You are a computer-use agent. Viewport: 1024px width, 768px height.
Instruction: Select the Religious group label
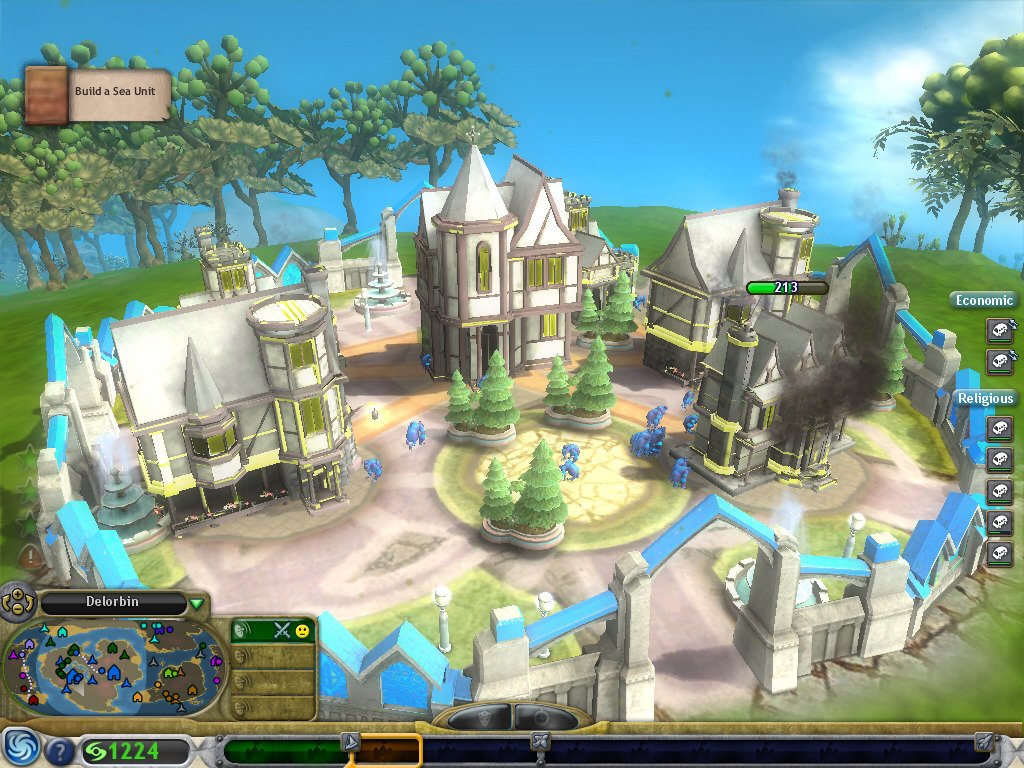click(x=985, y=398)
